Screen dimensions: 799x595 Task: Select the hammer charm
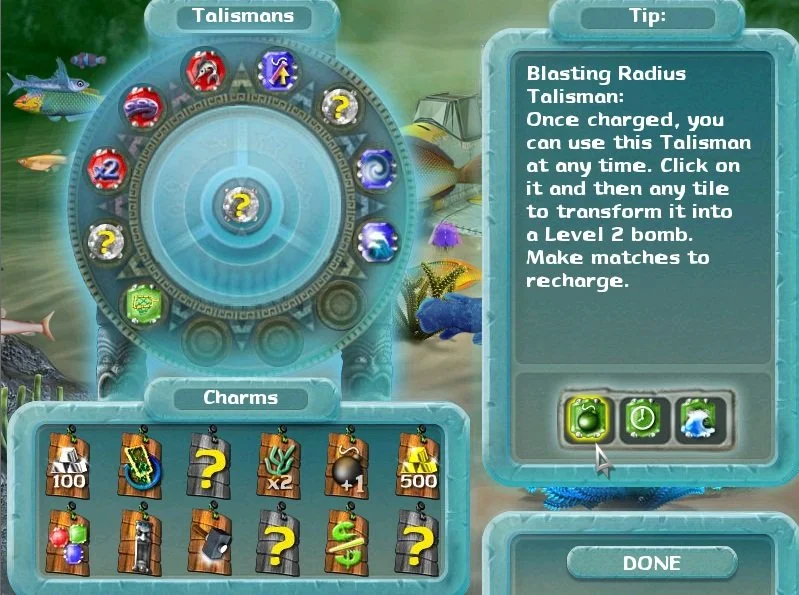click(x=209, y=544)
